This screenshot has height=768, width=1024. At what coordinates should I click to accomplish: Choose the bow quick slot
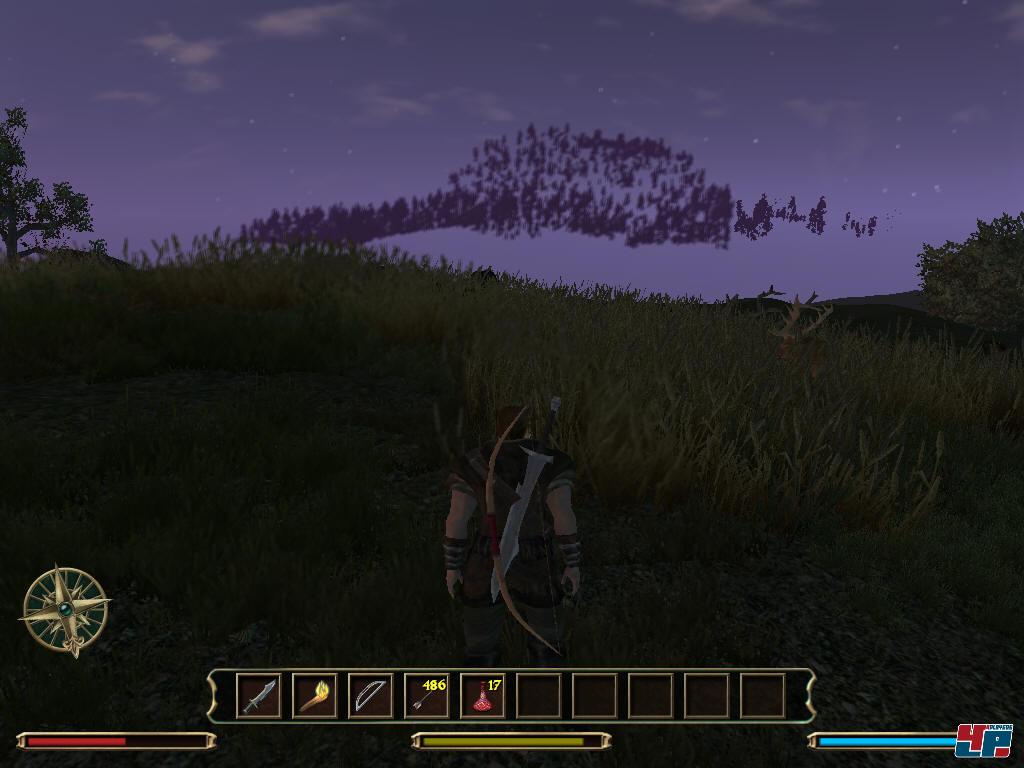pos(370,696)
